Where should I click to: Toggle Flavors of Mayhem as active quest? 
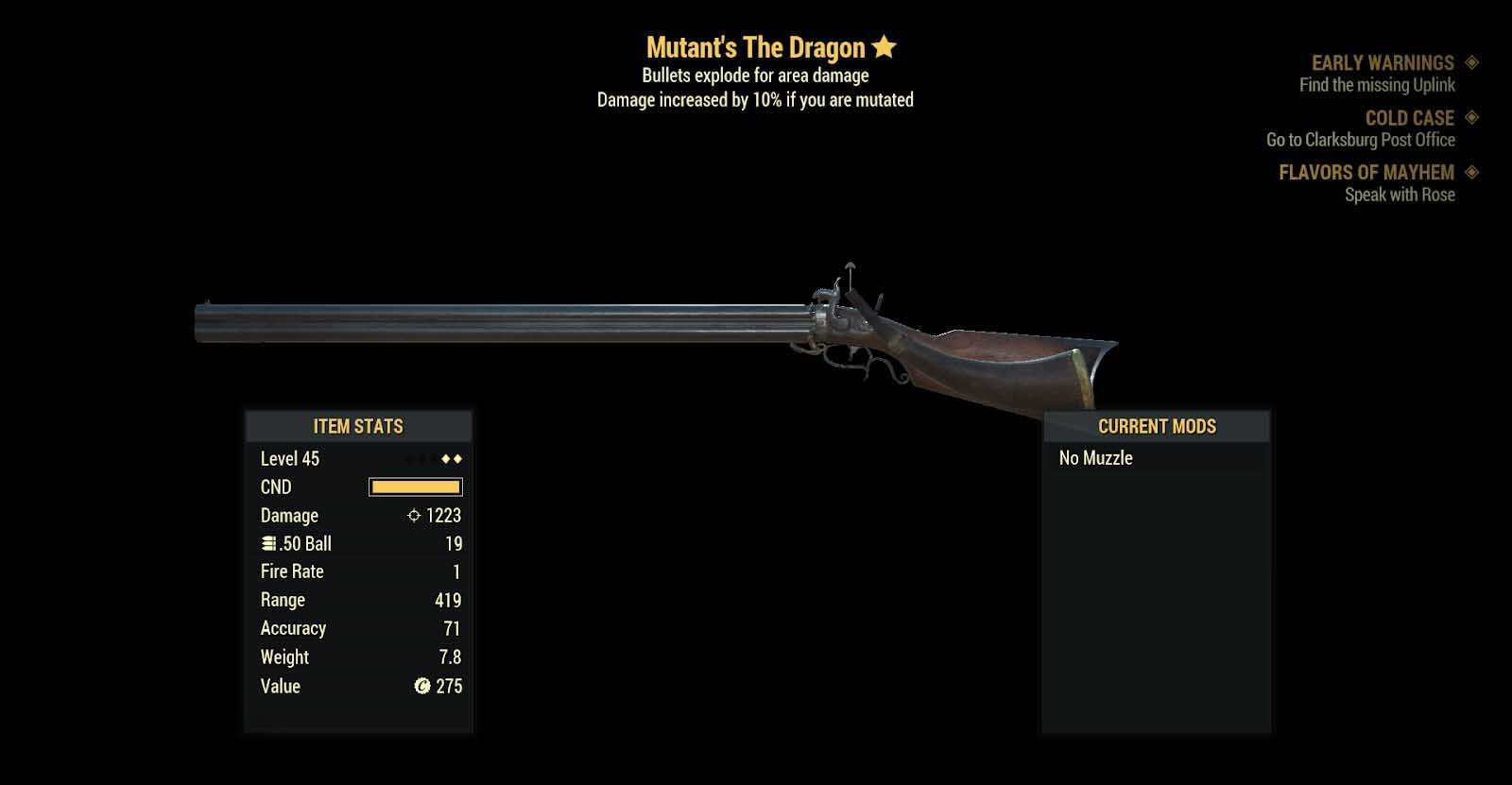point(1366,173)
